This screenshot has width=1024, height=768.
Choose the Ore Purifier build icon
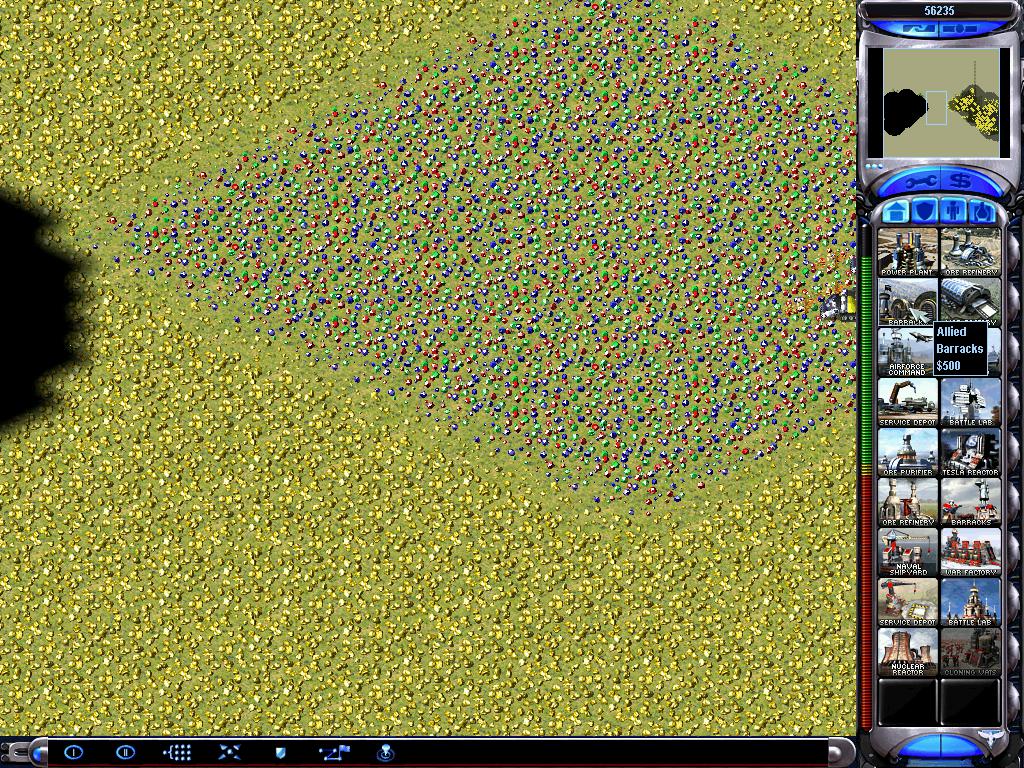coord(908,451)
